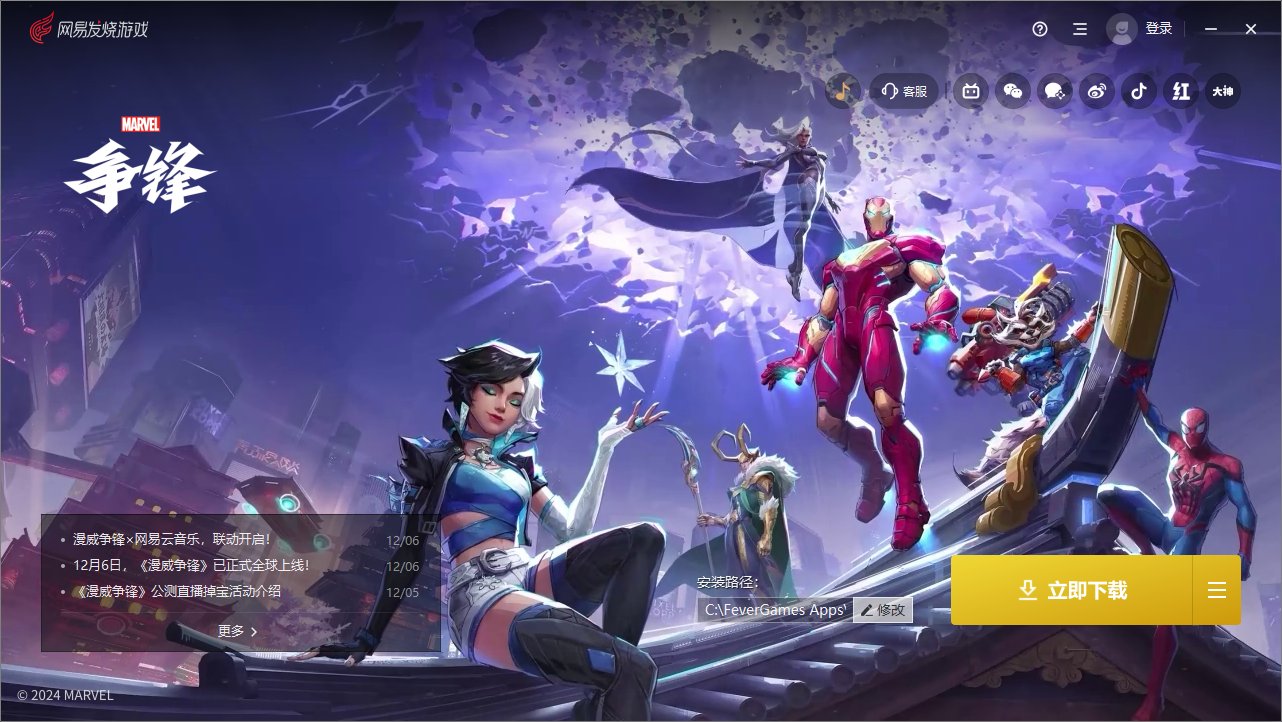Viewport: 1282px width, 722px height.
Task: Open the Bilibili channel icon
Action: [970, 91]
